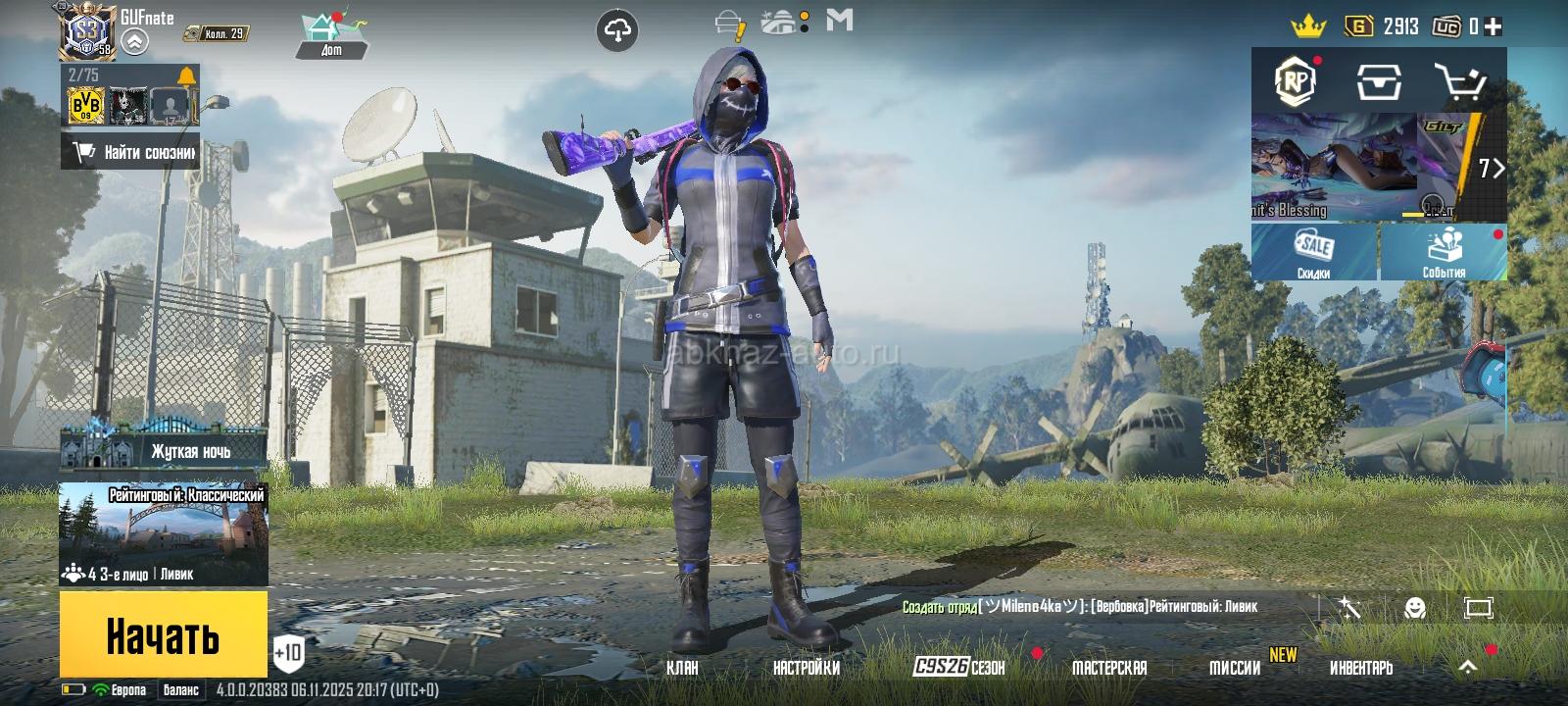Open the Мастерская workshop
This screenshot has height=706, width=1568.
(1108, 668)
